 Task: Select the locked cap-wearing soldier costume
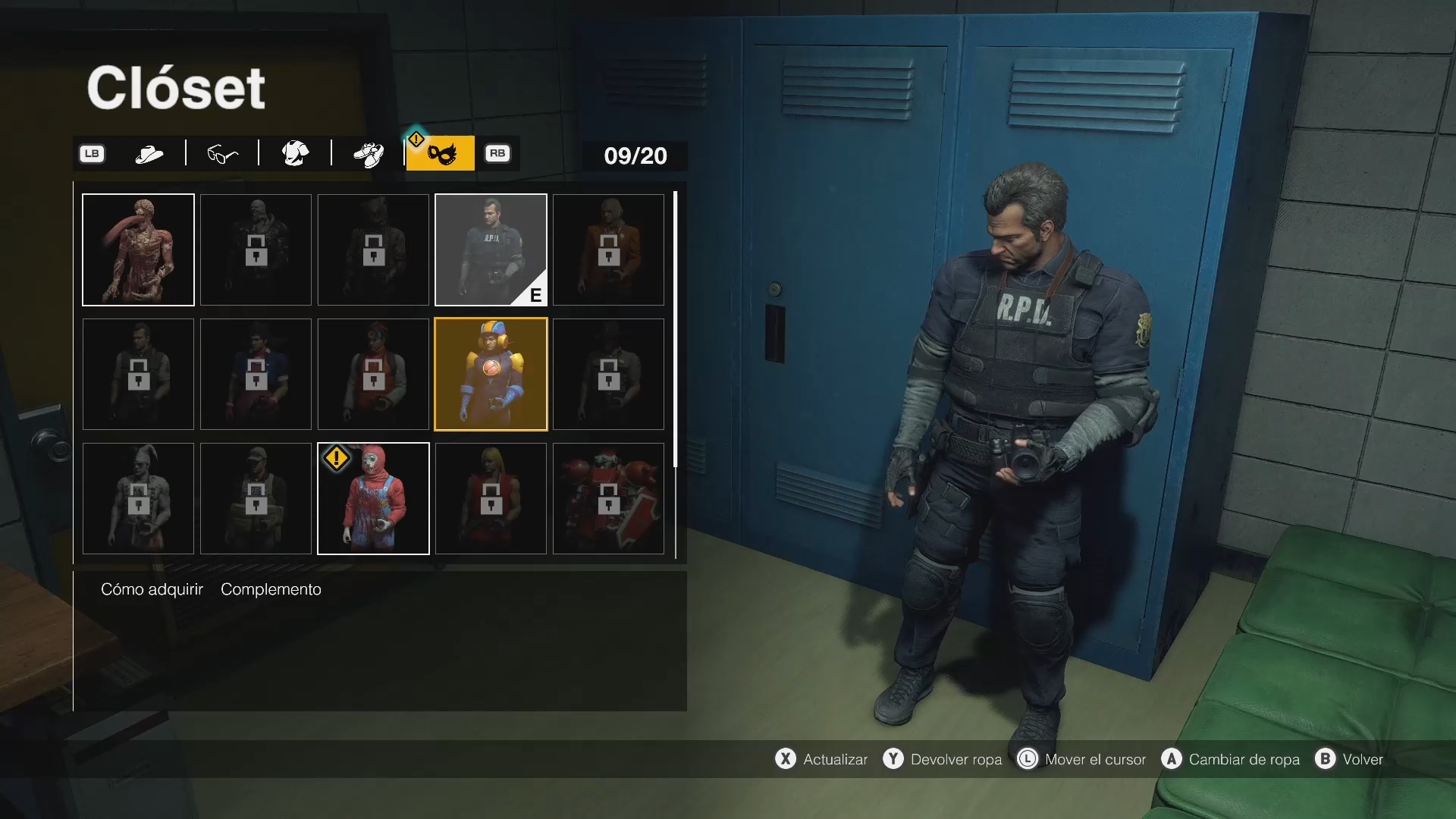[256, 498]
